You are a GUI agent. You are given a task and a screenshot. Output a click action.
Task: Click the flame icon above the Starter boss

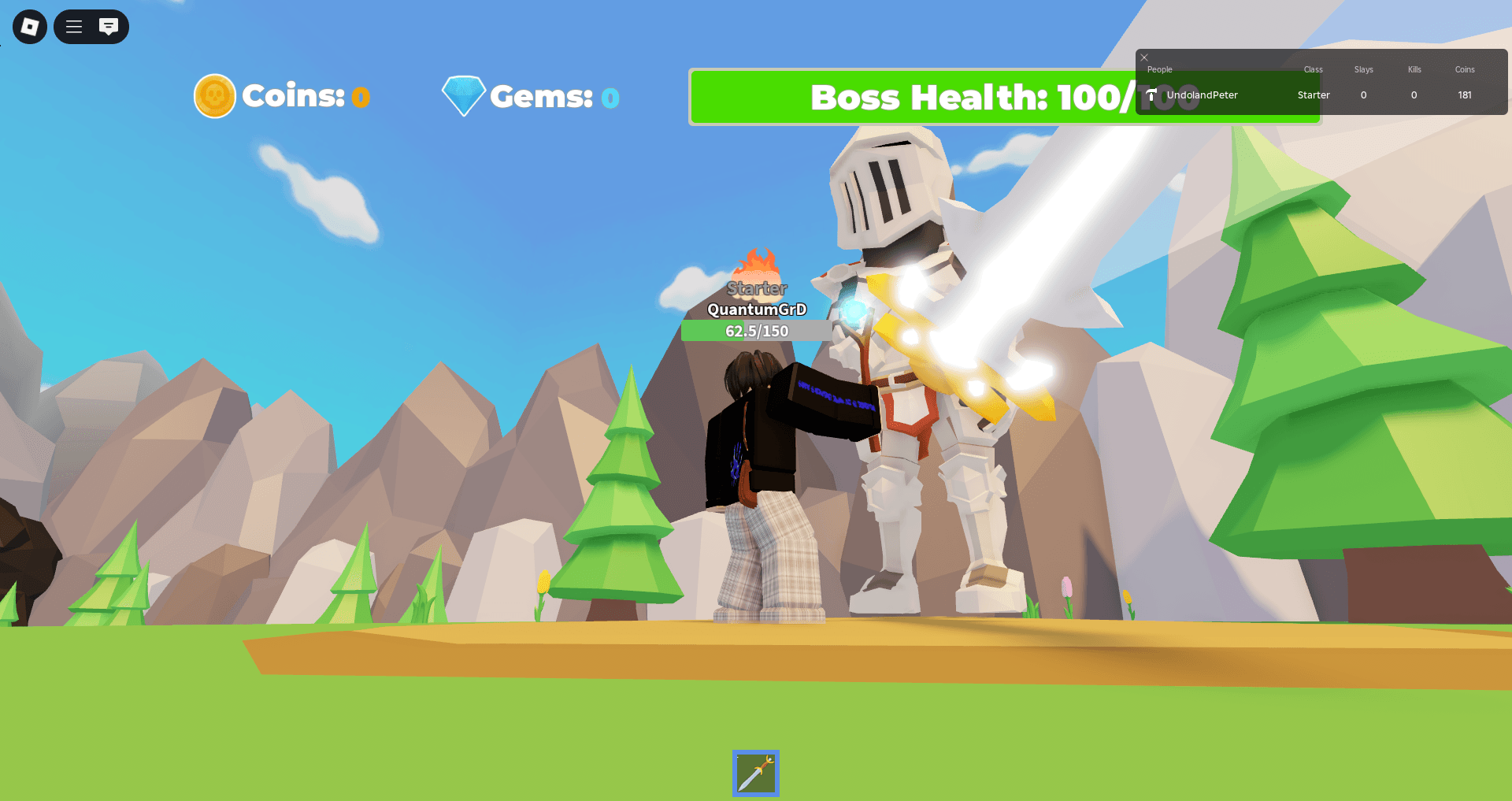click(x=757, y=260)
